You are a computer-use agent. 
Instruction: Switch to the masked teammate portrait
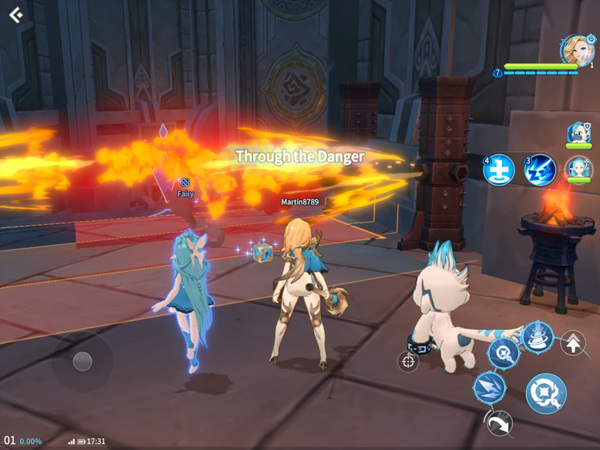[x=578, y=134]
